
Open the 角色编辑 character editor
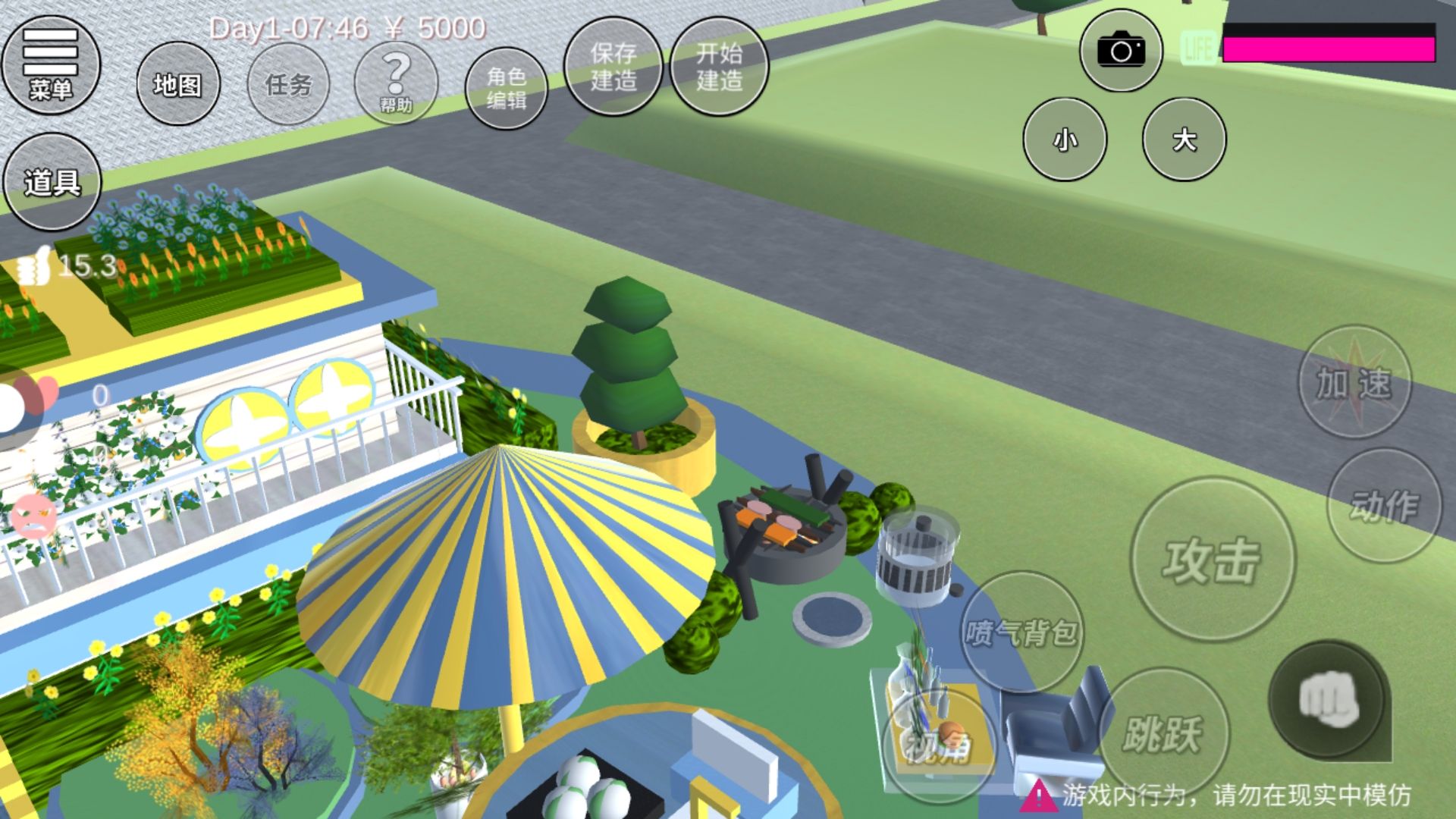(x=506, y=87)
